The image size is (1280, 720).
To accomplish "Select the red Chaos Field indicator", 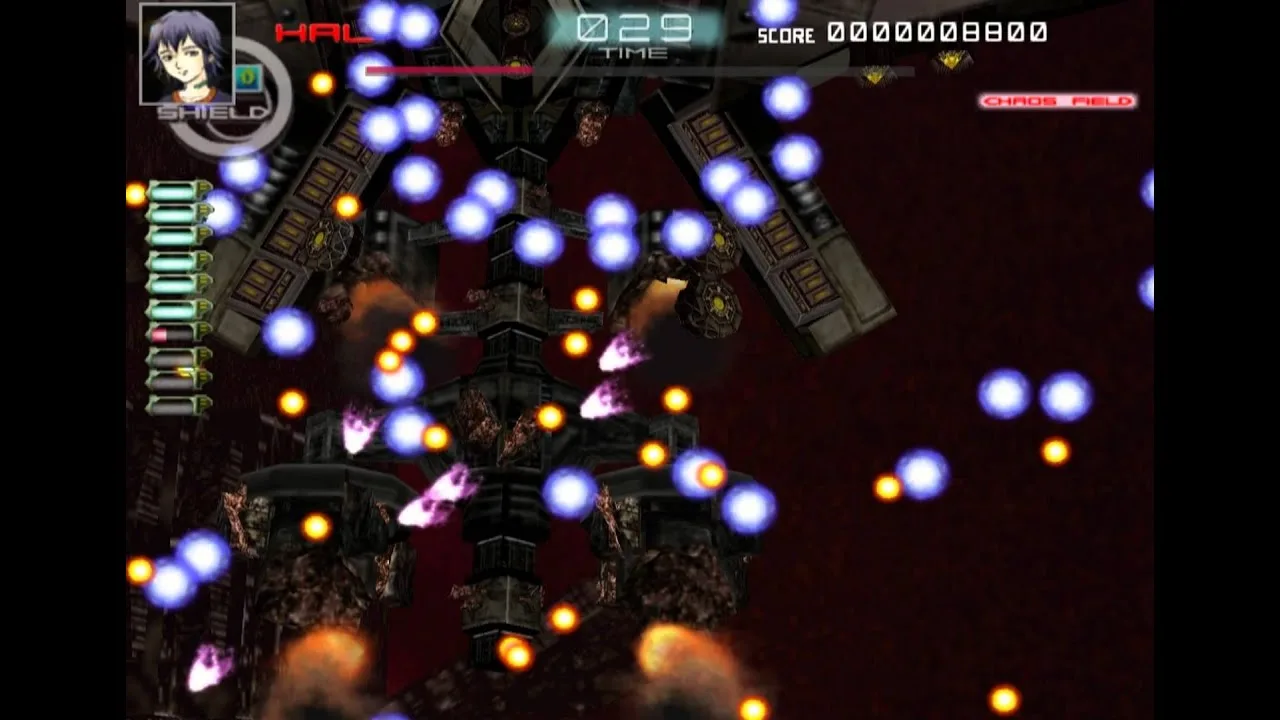I will tap(1057, 101).
